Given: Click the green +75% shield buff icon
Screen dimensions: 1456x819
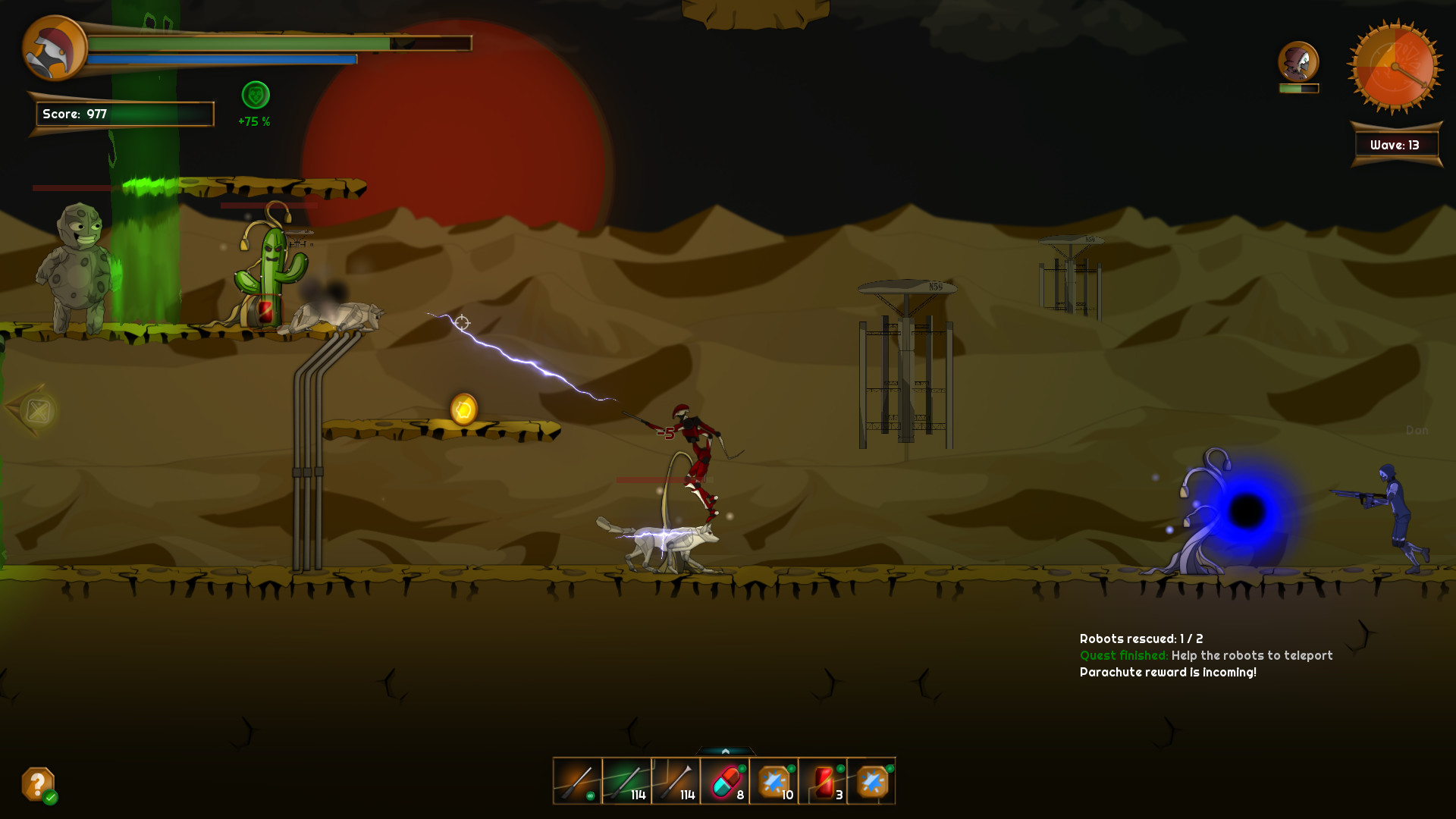Looking at the screenshot, I should tap(255, 95).
